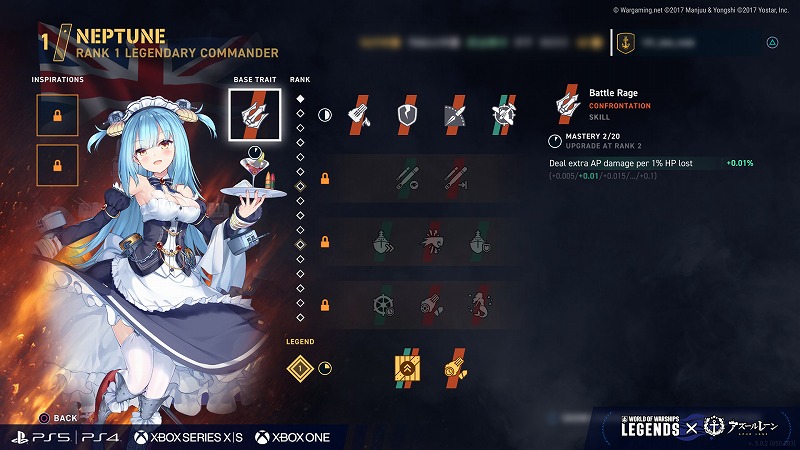Open the upper locked inspiration slot
This screenshot has height=450, width=800.
pyautogui.click(x=57, y=115)
